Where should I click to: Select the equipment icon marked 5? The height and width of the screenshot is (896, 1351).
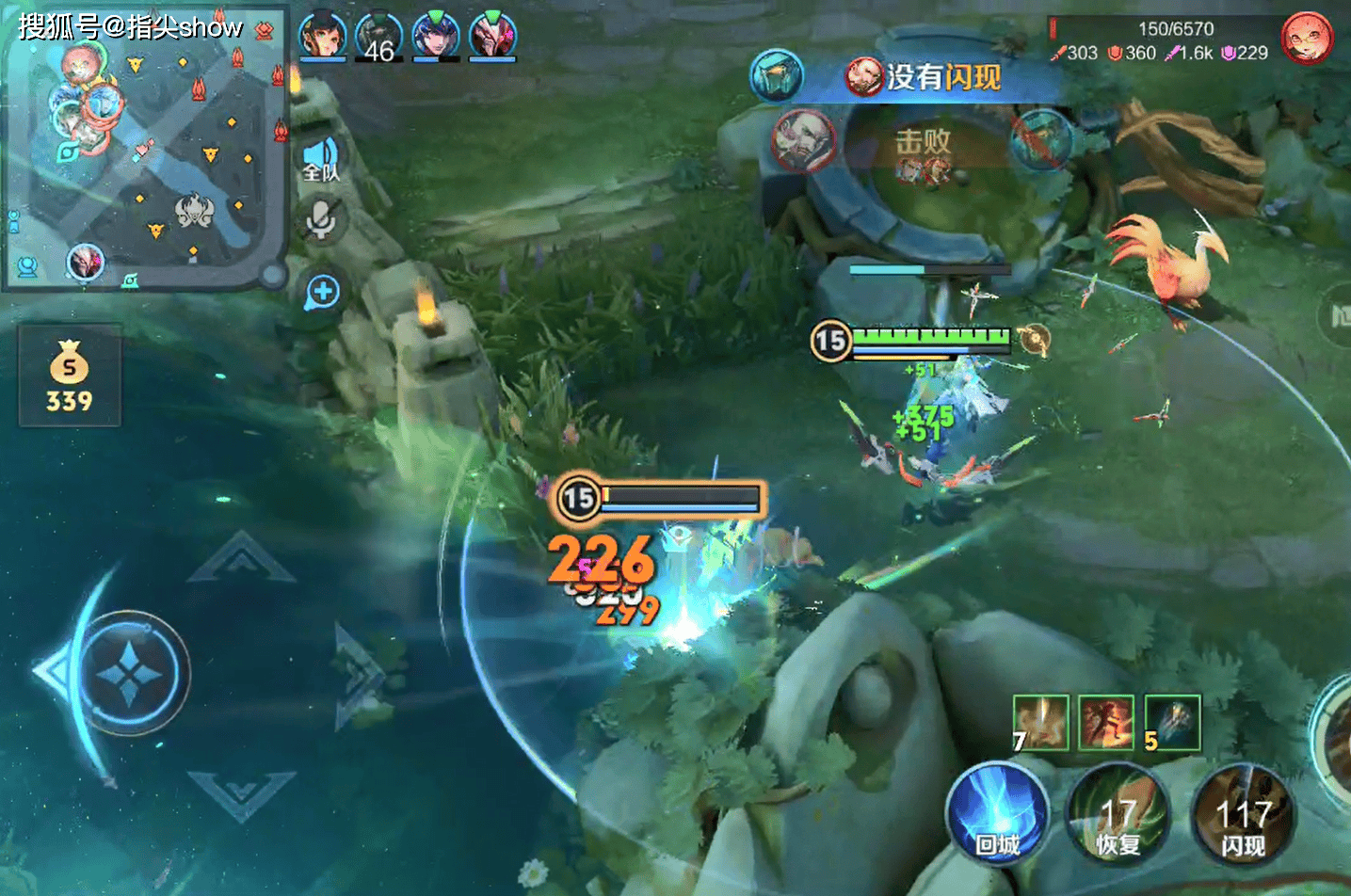pos(1172,723)
